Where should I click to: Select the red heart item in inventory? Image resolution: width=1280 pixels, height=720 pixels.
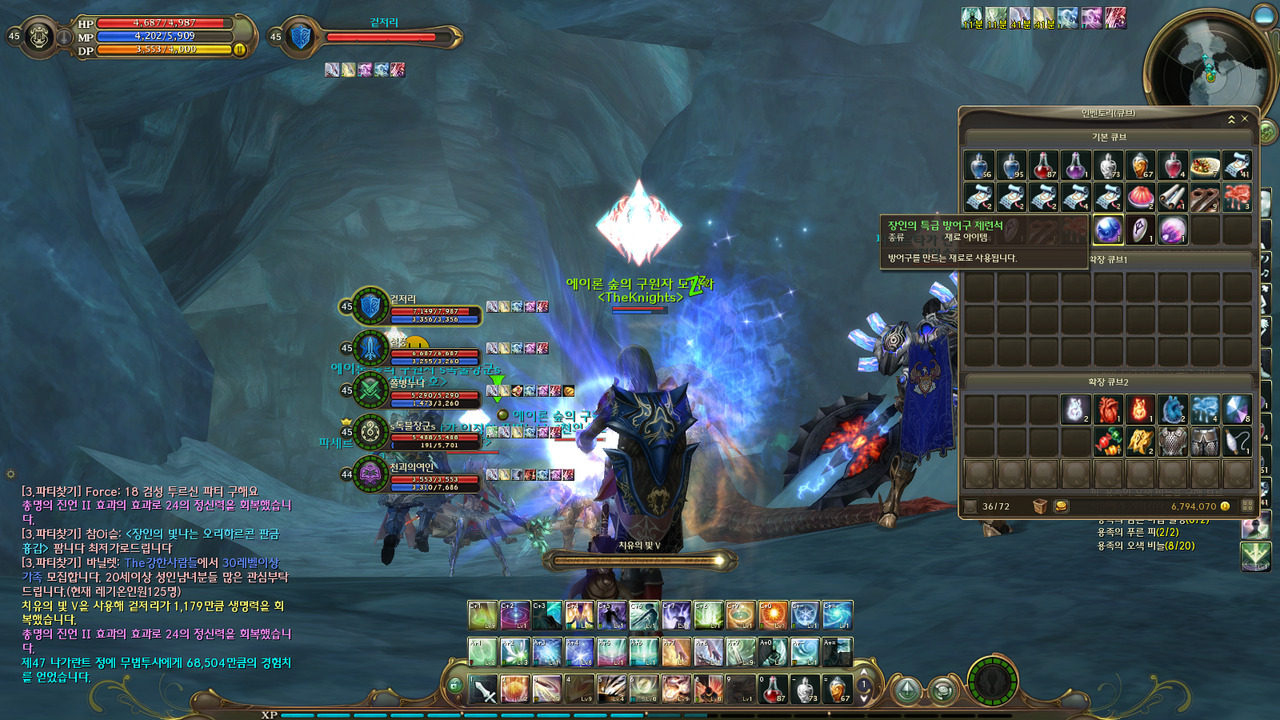point(1108,409)
